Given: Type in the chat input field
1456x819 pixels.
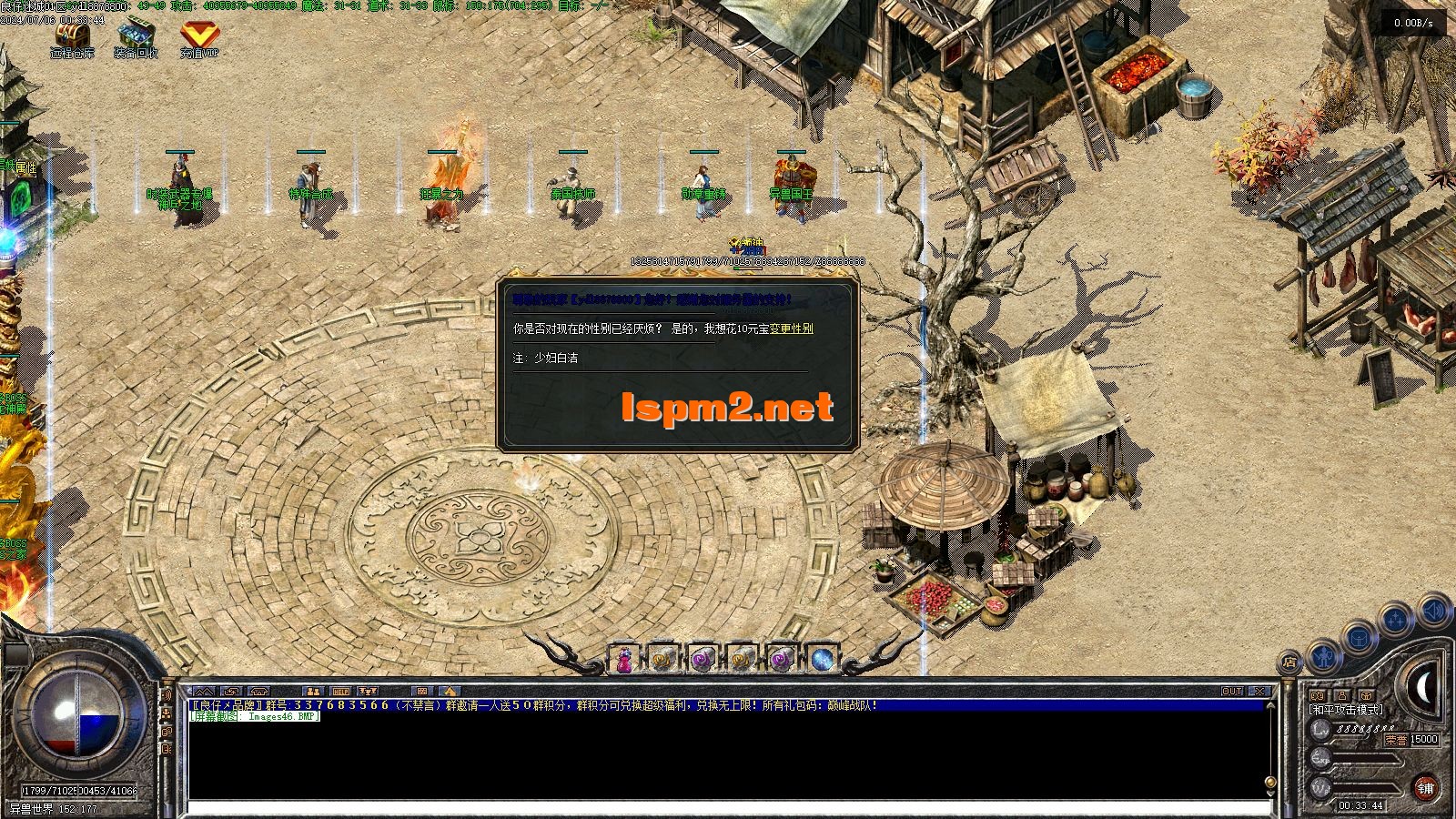Looking at the screenshot, I should click(x=728, y=807).
